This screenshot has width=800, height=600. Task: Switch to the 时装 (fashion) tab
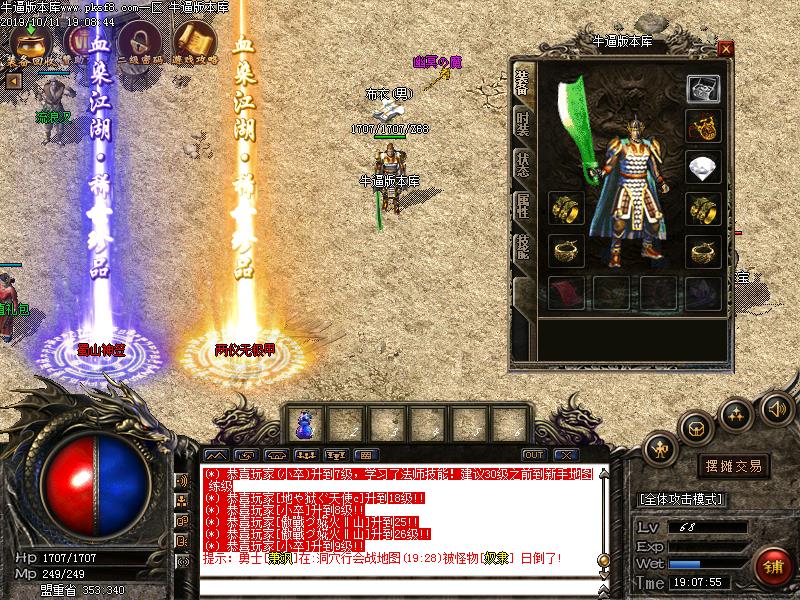(522, 124)
